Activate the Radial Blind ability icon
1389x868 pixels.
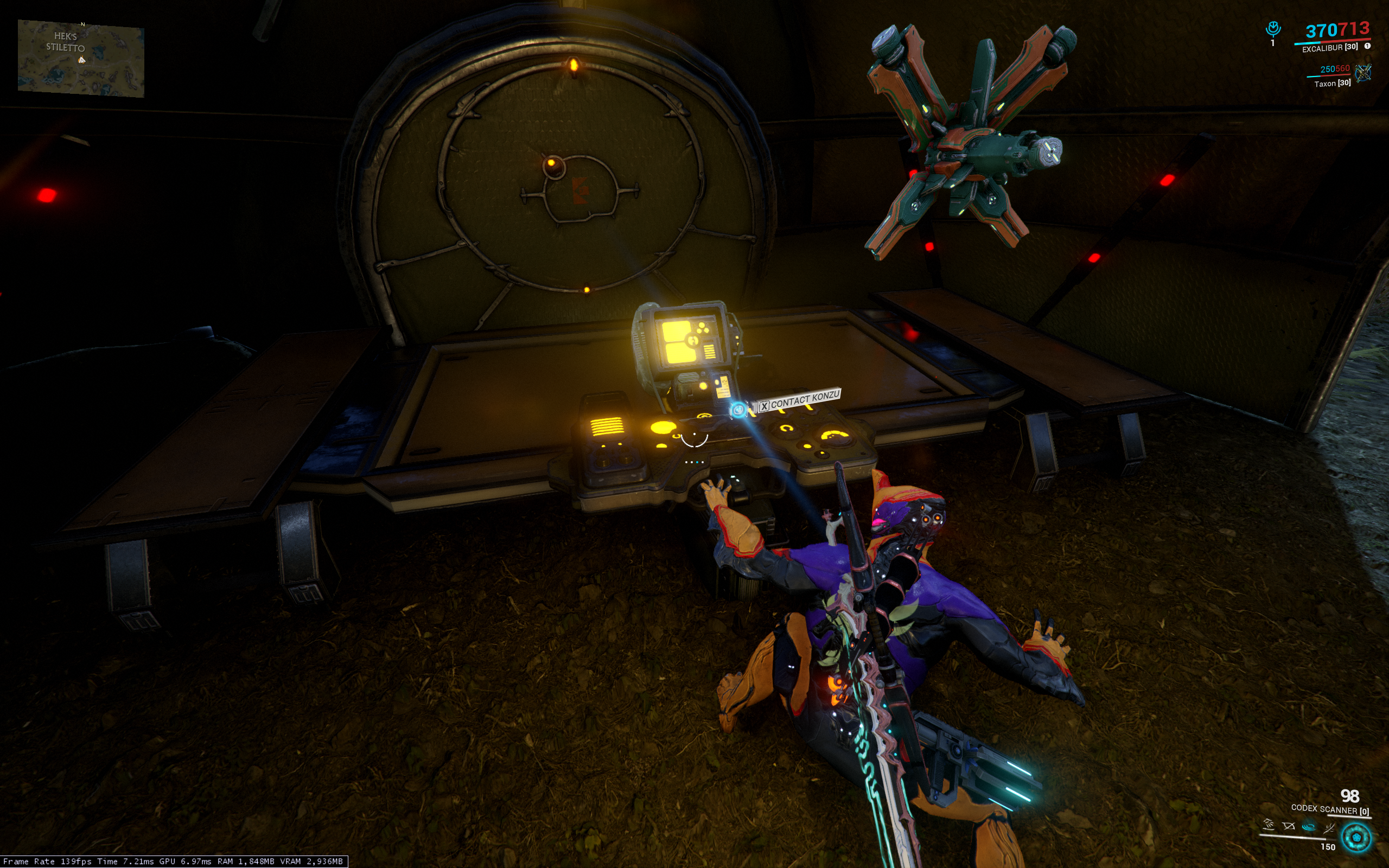[1289, 826]
